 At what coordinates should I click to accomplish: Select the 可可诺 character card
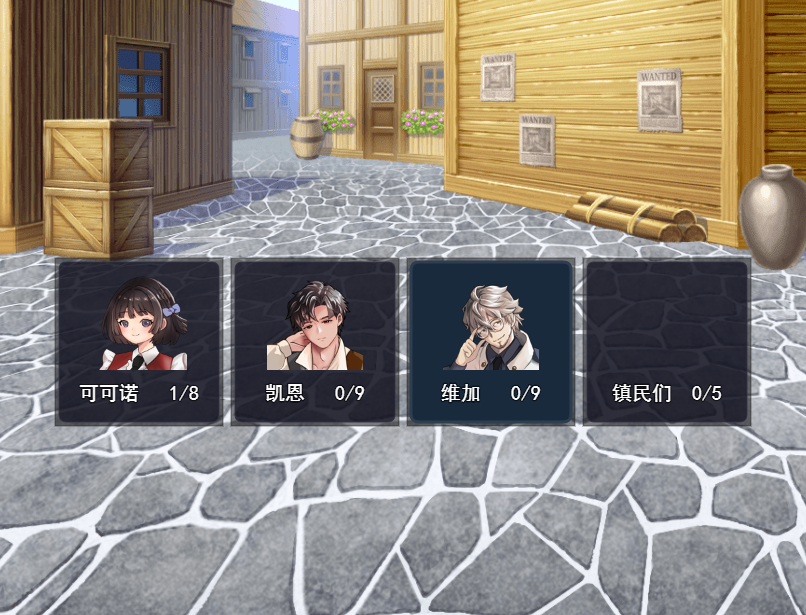click(x=139, y=342)
